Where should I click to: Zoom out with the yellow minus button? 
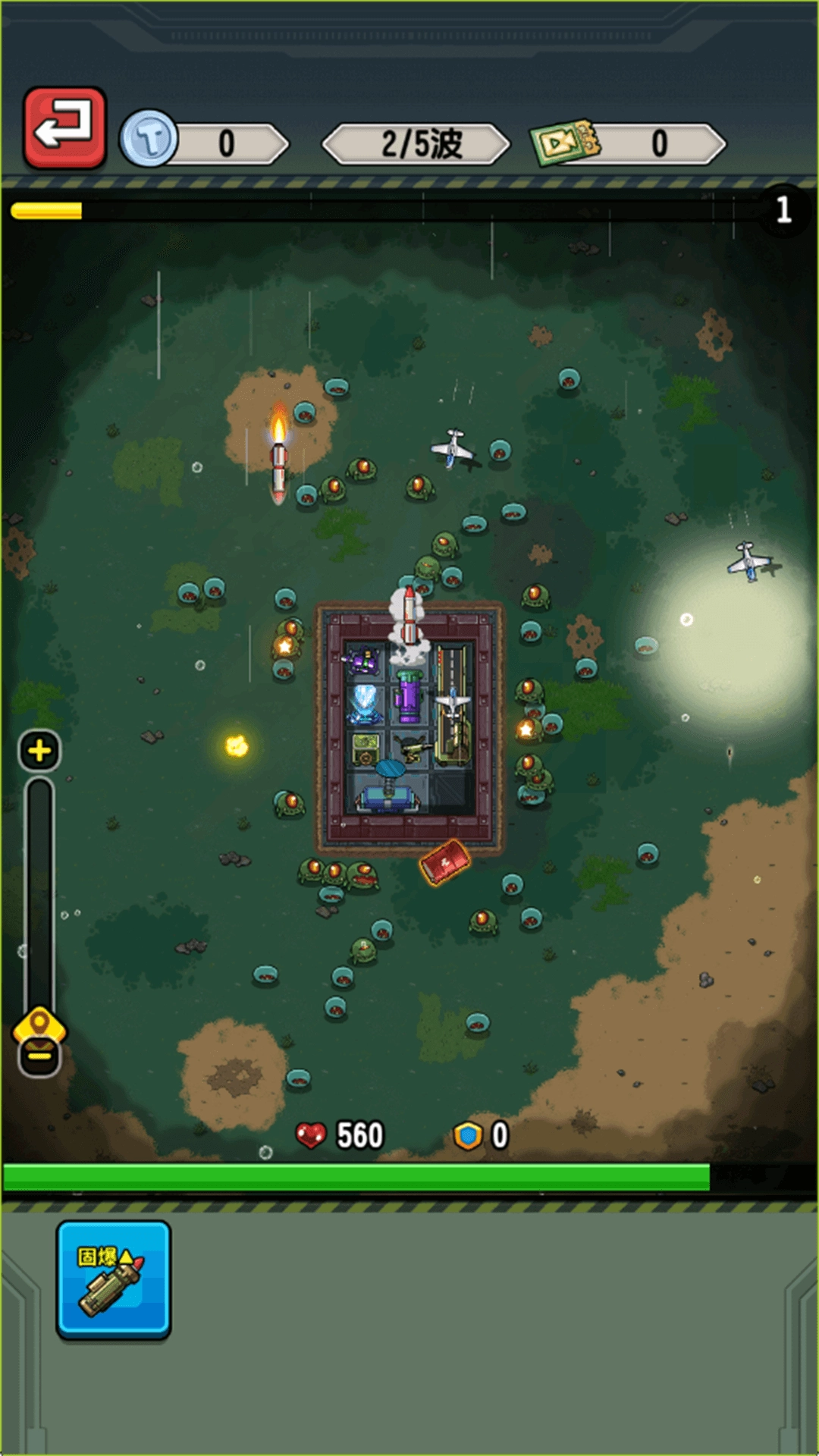point(39,1056)
